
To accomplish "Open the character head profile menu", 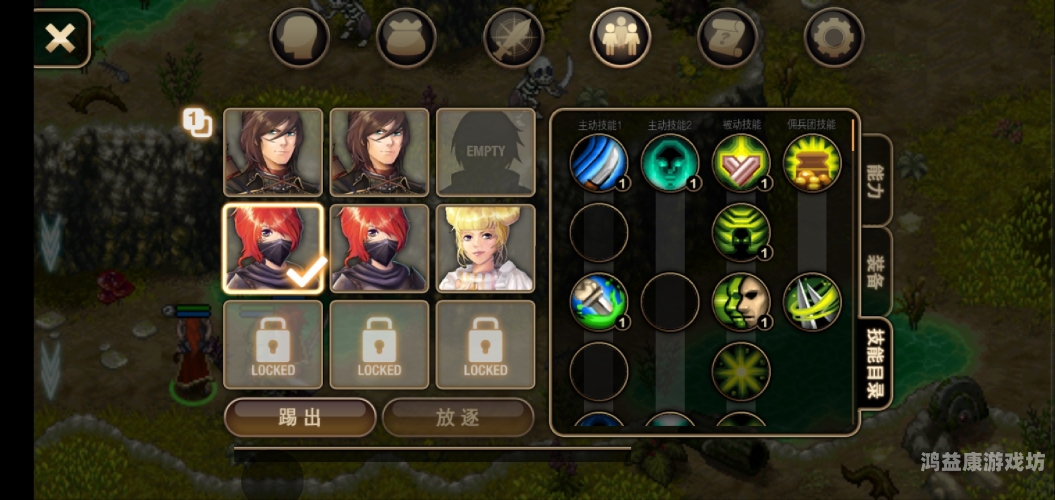I will 299,38.
